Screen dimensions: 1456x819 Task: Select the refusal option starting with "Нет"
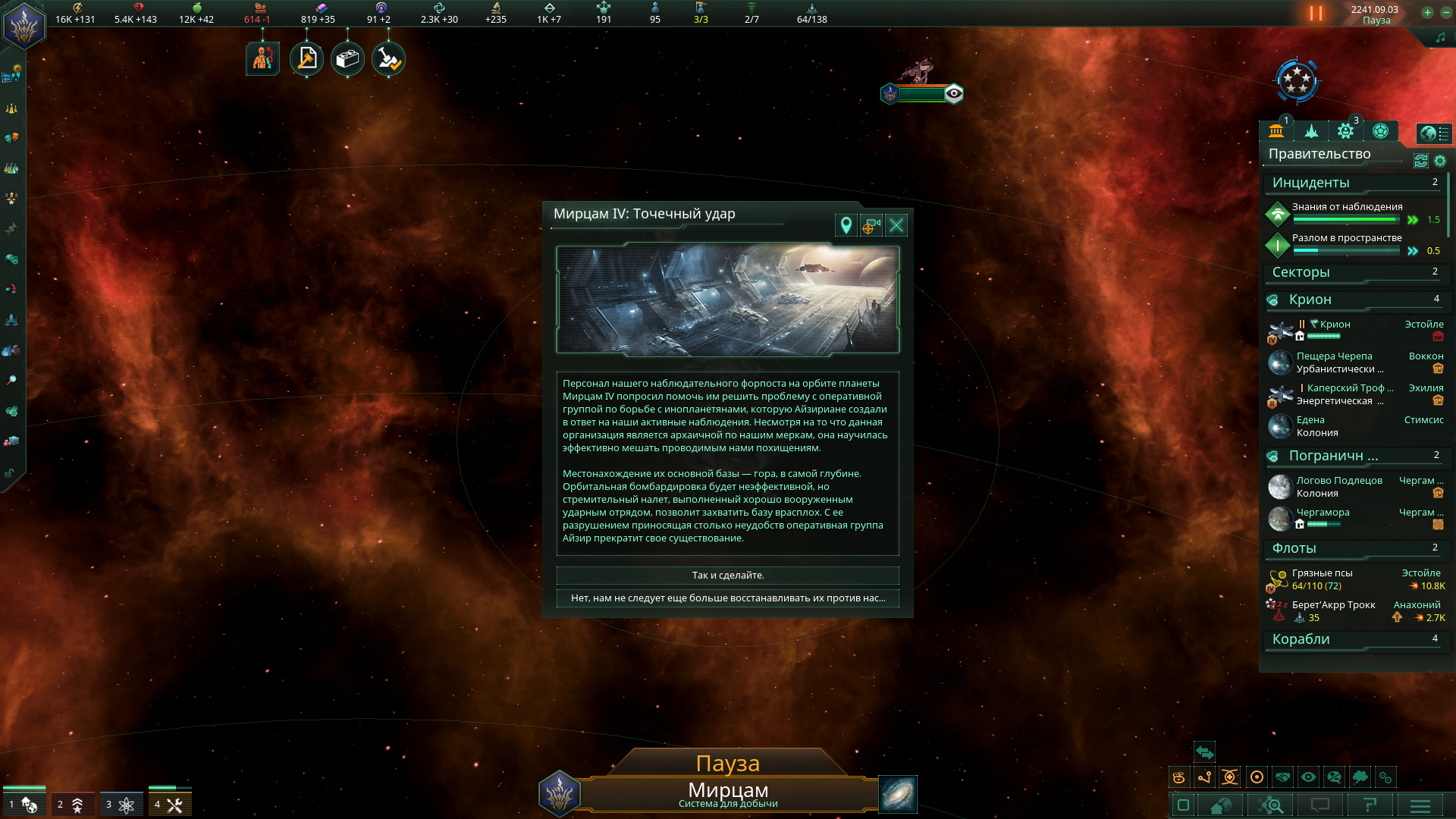click(727, 598)
